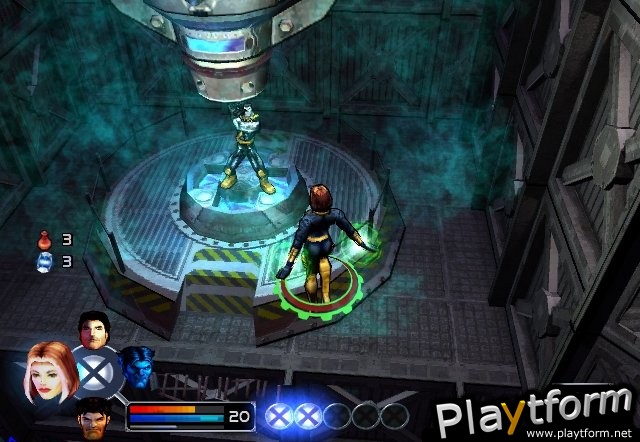Open the Playtform watermark logo
This screenshot has height=442, width=640.
(x=536, y=412)
